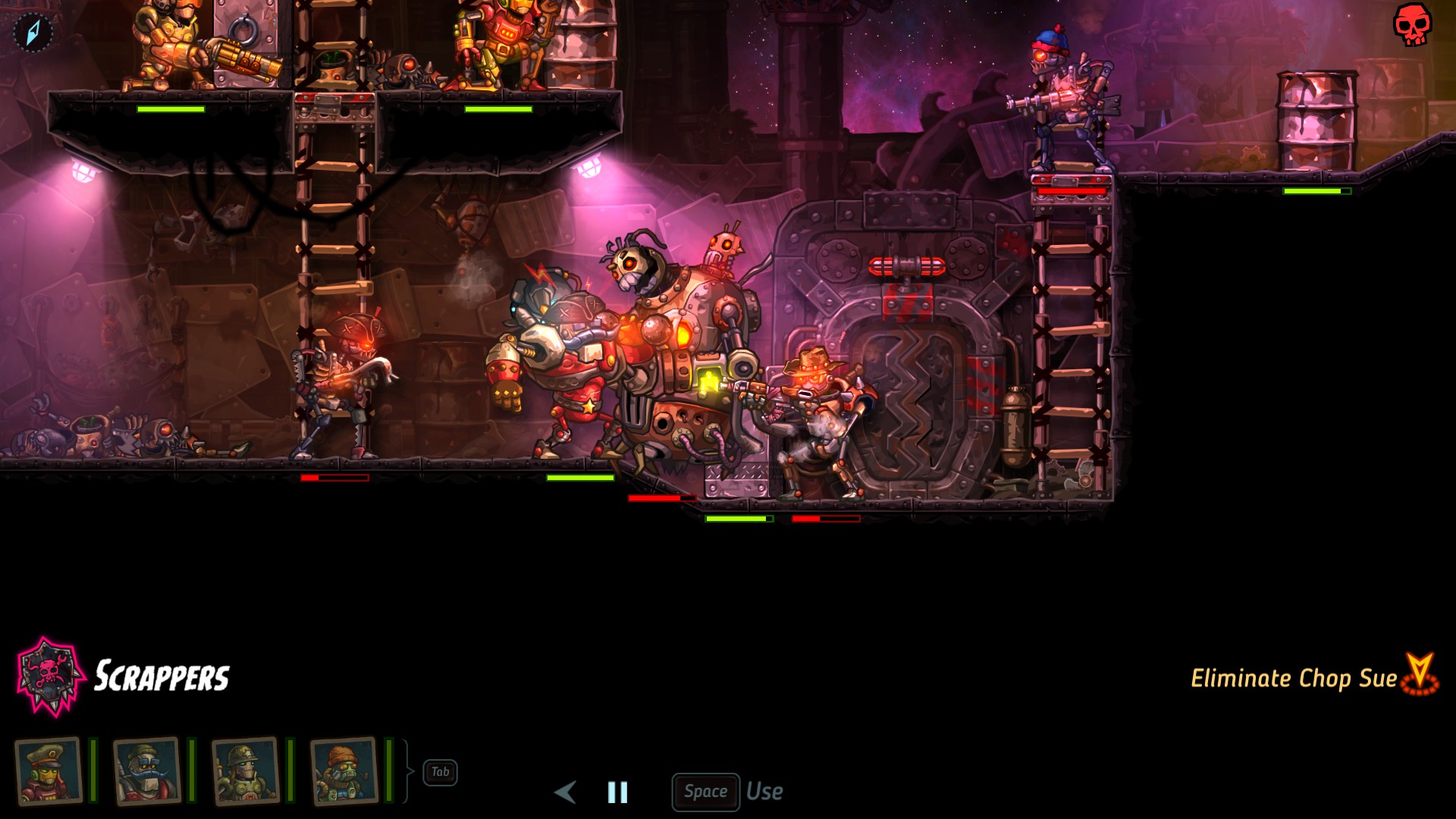
Task: Choose the crew member with the blue mustache
Action: (147, 771)
